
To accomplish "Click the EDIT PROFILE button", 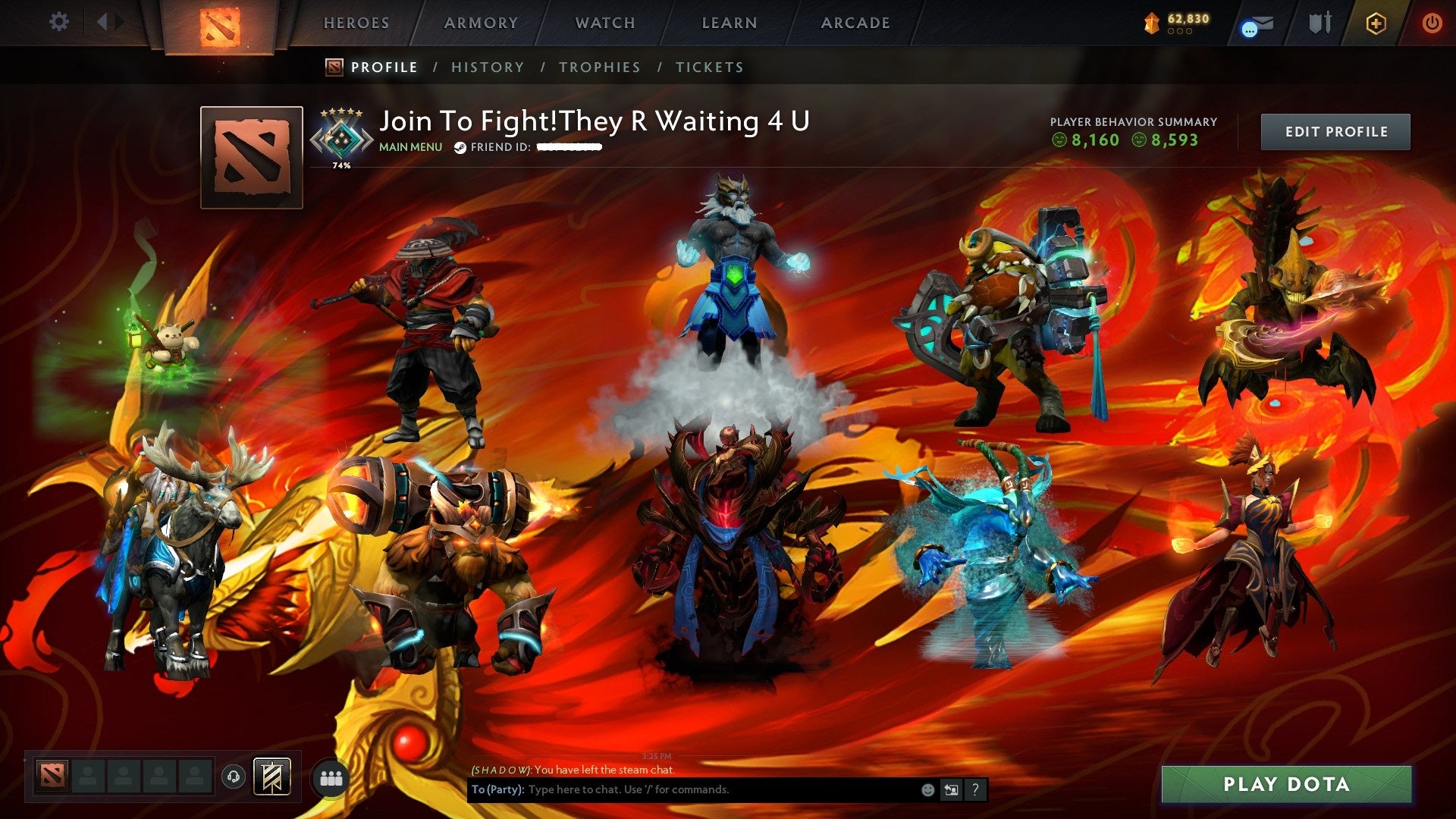I will (1335, 130).
